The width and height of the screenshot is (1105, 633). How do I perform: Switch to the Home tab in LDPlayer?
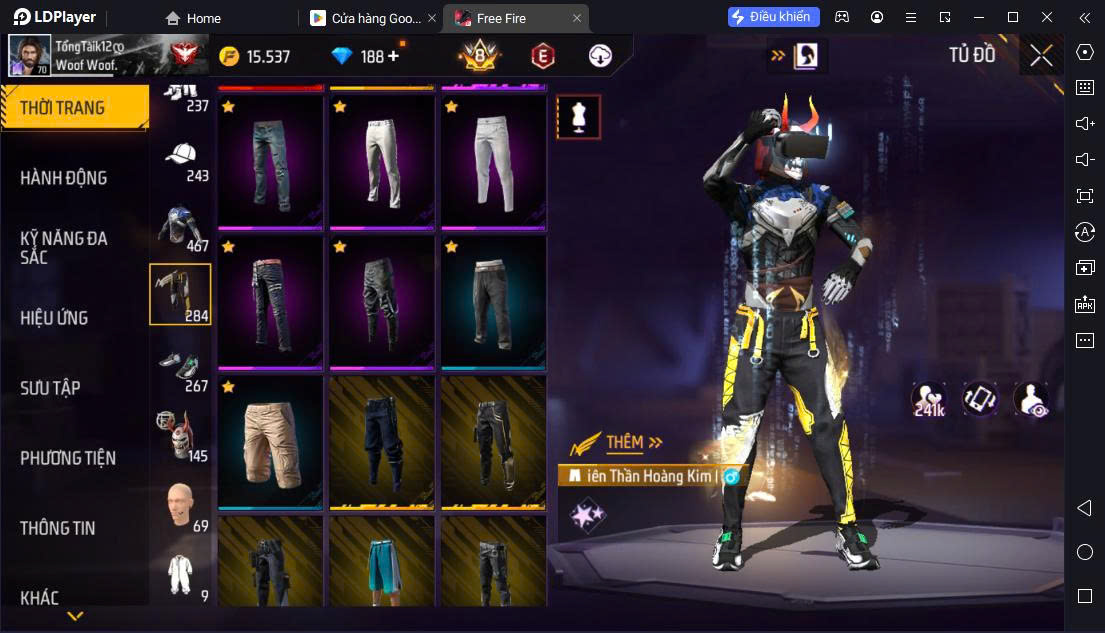(x=194, y=18)
